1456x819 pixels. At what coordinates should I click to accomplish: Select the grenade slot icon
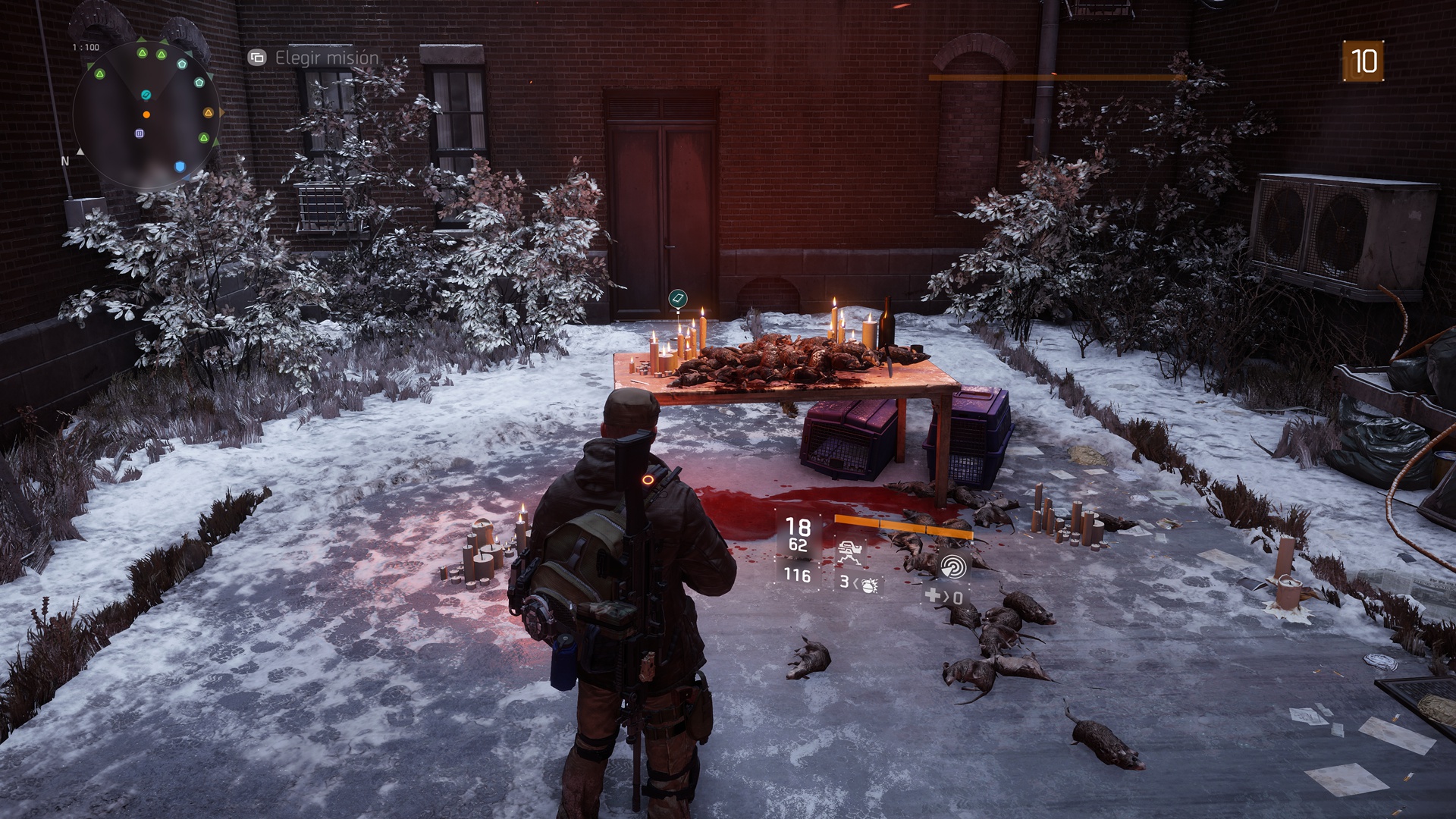[x=869, y=584]
